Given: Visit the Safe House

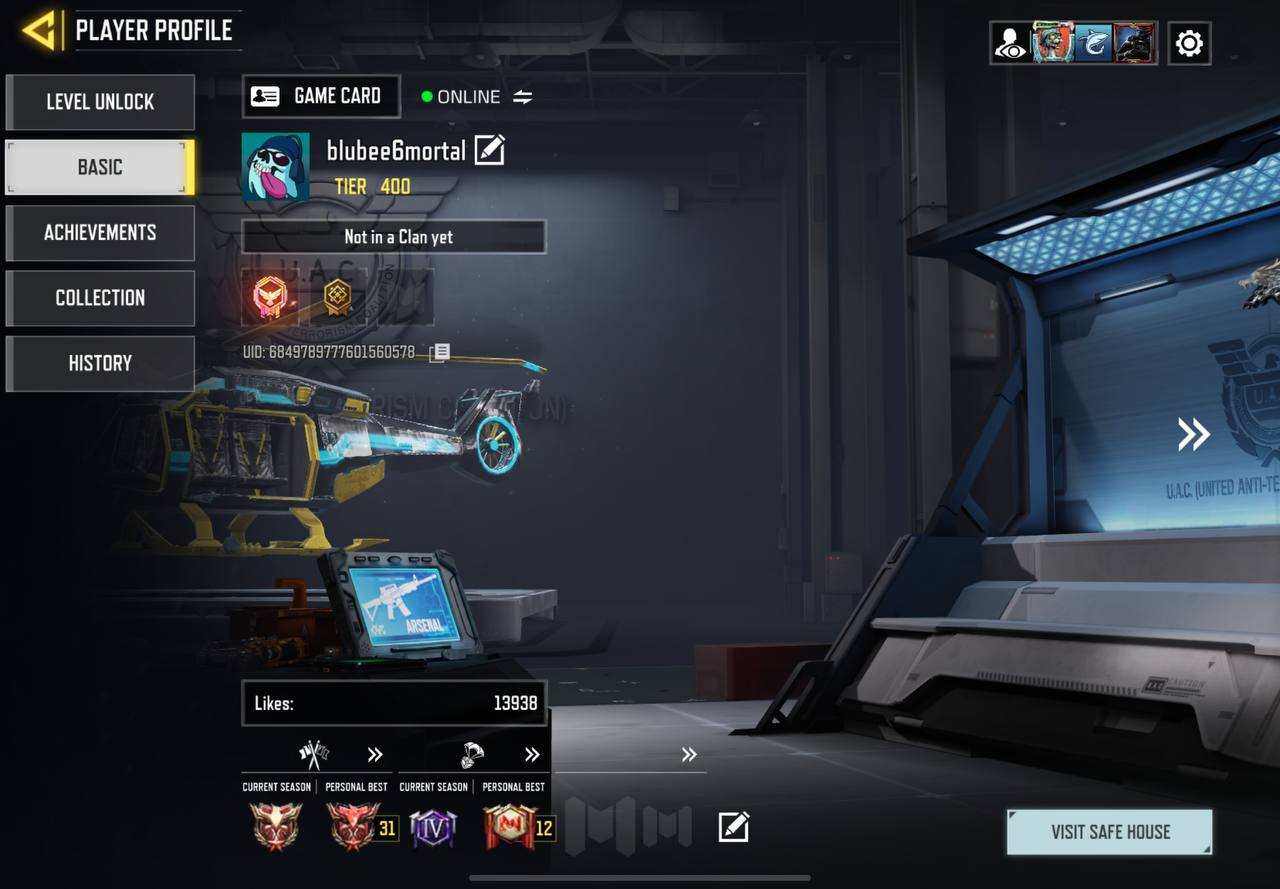Looking at the screenshot, I should [1109, 832].
